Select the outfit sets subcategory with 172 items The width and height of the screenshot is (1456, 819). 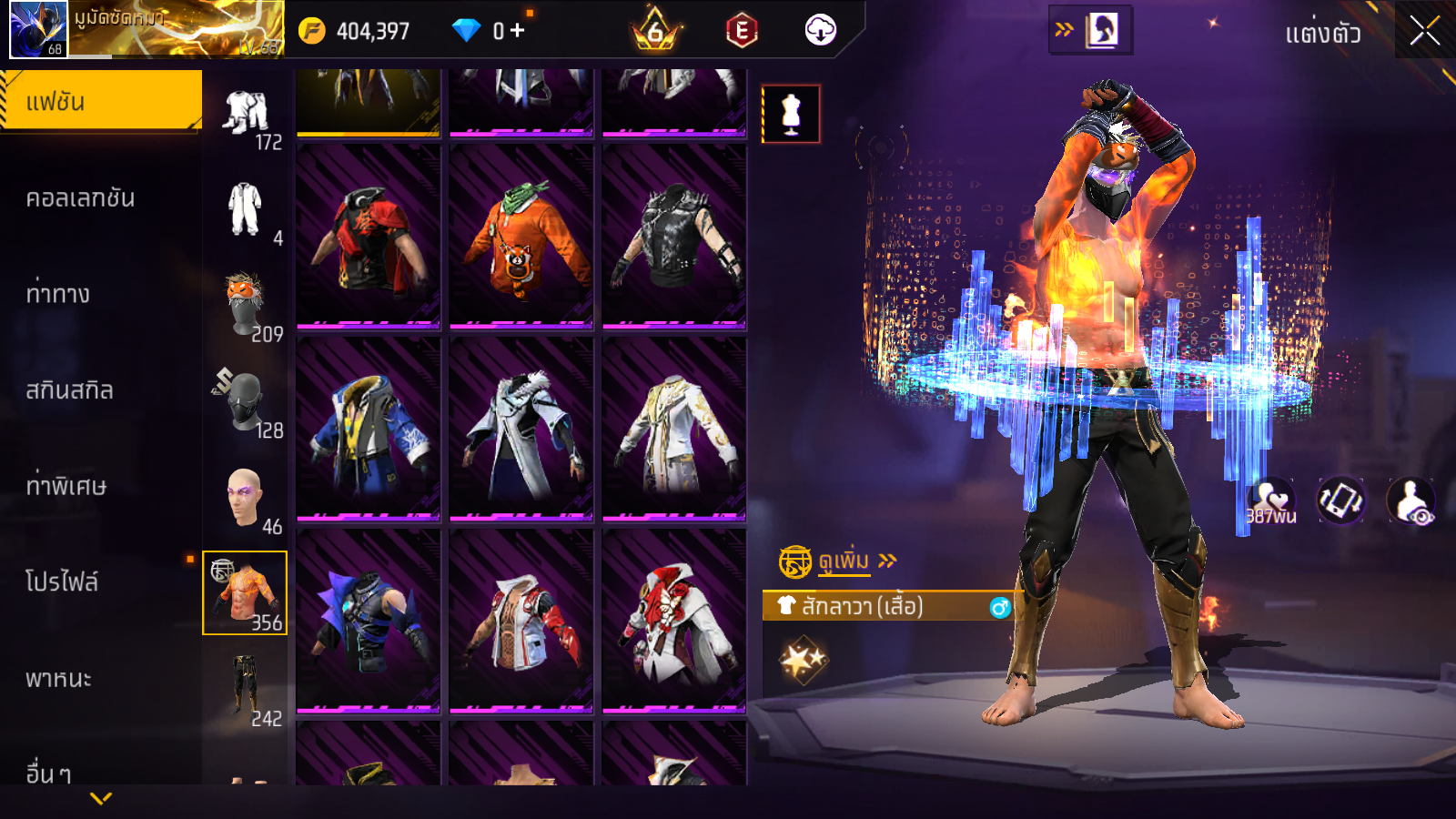[x=246, y=113]
